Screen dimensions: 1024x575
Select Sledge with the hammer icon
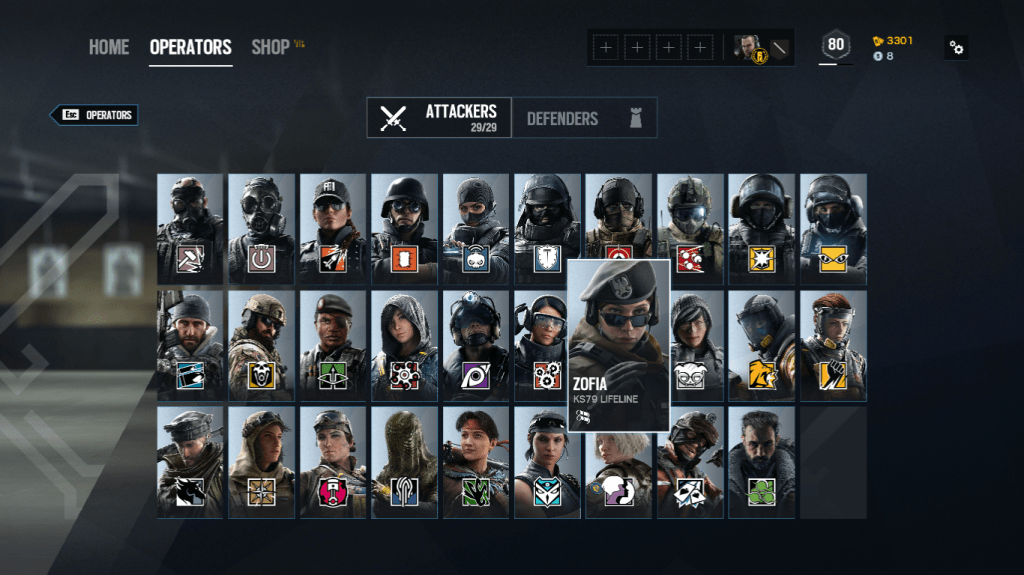coord(190,229)
